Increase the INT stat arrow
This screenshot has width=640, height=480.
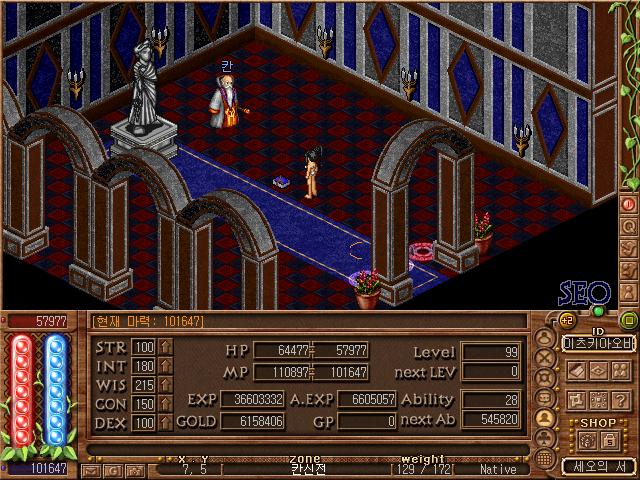tap(166, 366)
